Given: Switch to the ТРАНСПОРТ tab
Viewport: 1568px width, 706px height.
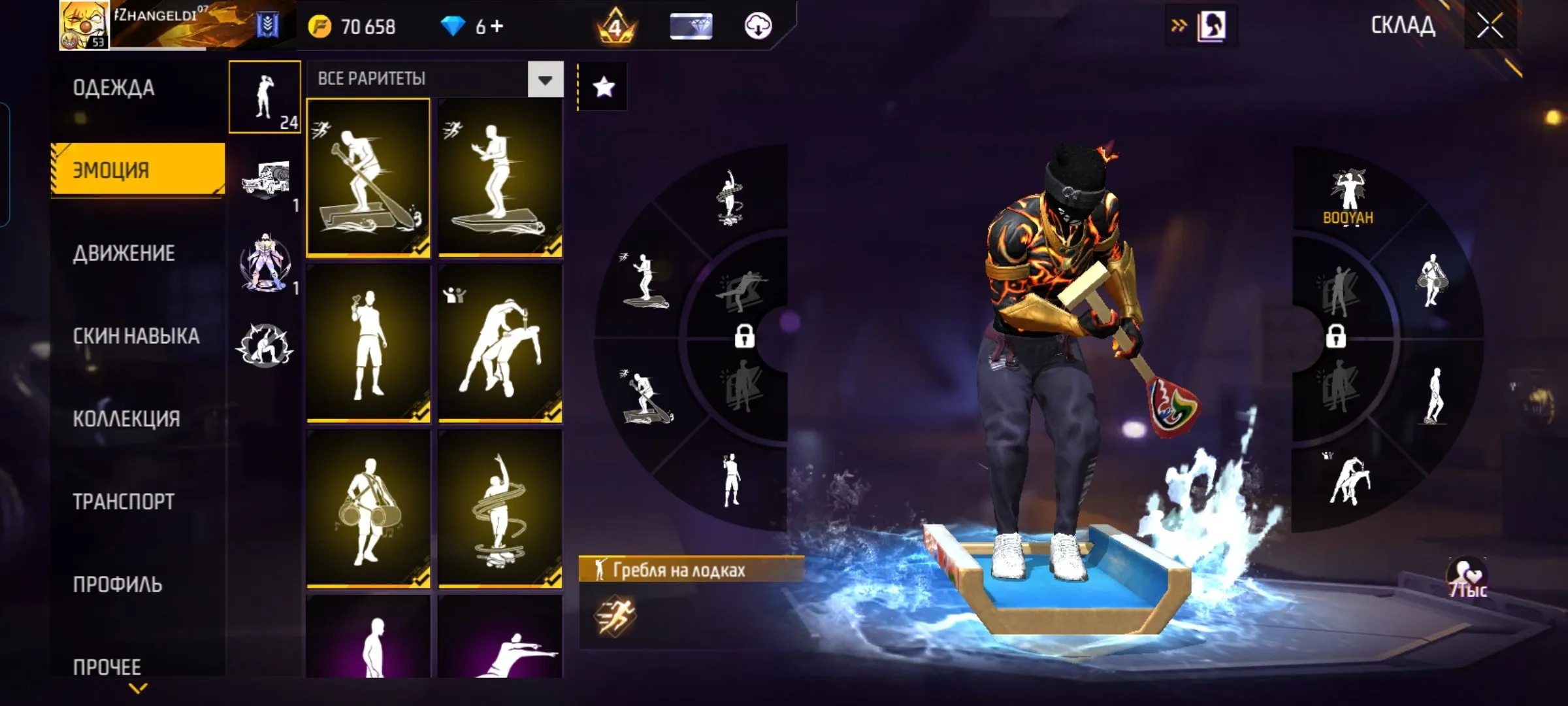Looking at the screenshot, I should click(123, 501).
